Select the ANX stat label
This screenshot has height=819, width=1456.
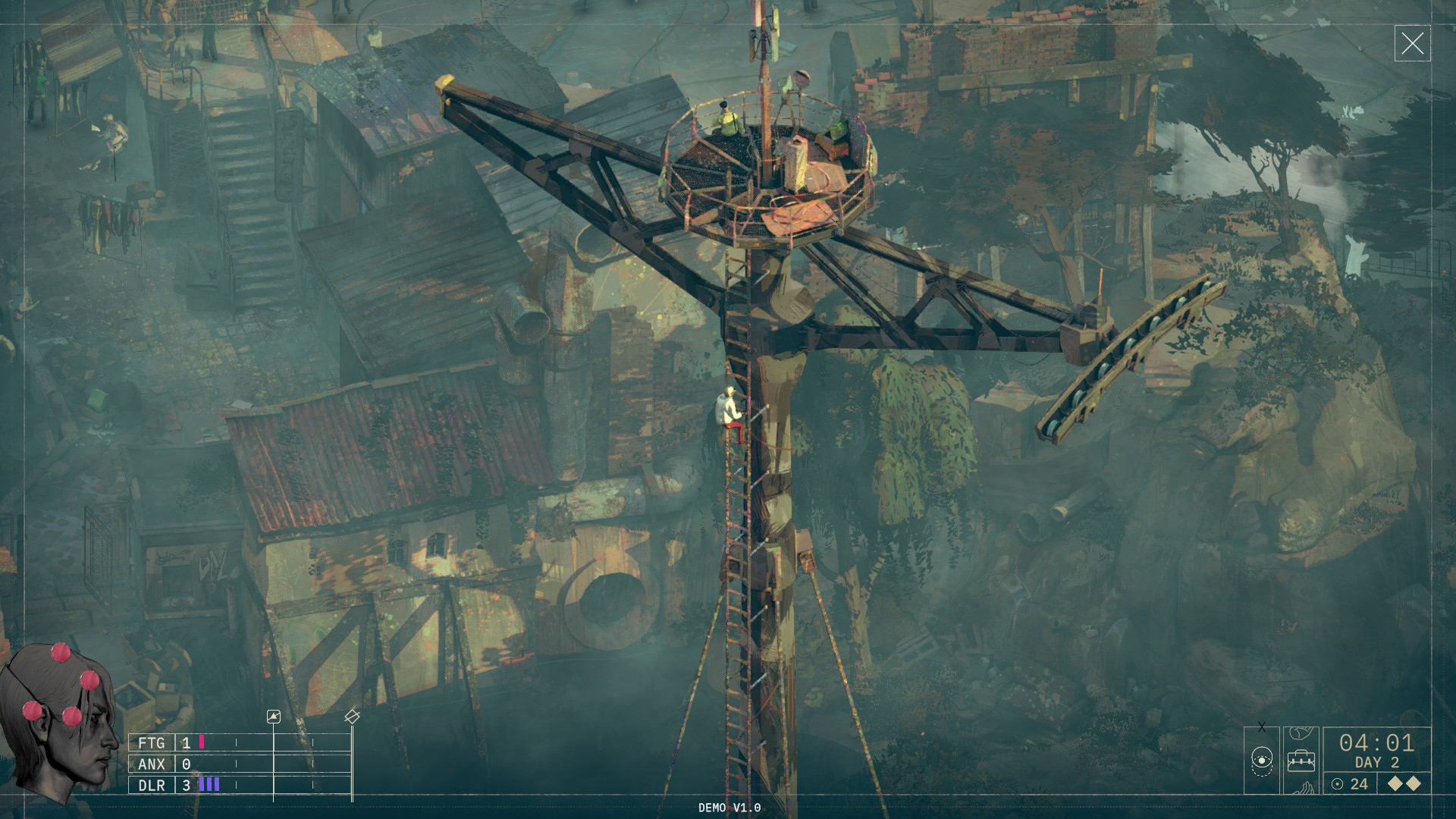[152, 764]
